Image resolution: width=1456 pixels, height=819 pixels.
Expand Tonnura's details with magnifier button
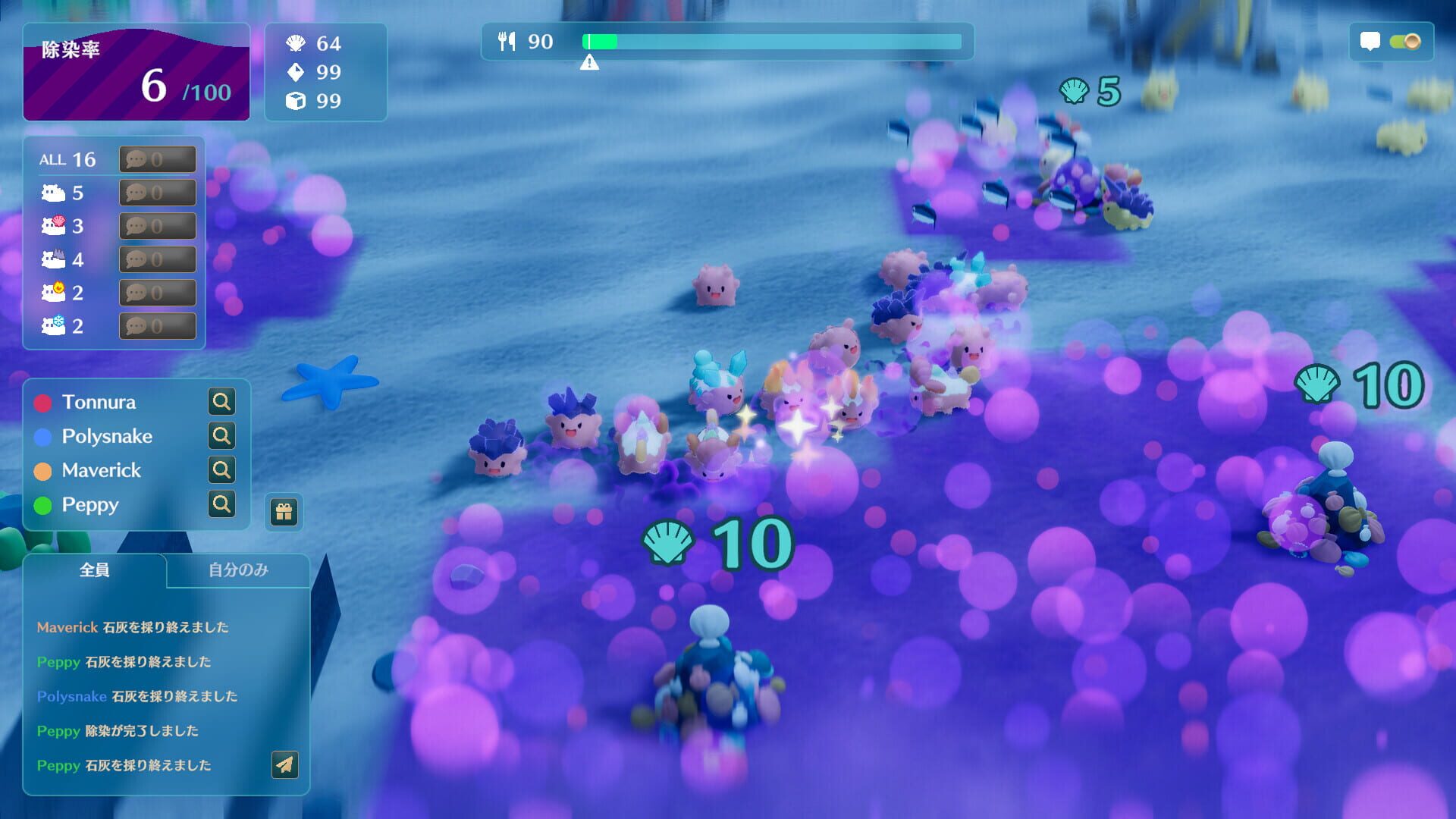(x=221, y=401)
